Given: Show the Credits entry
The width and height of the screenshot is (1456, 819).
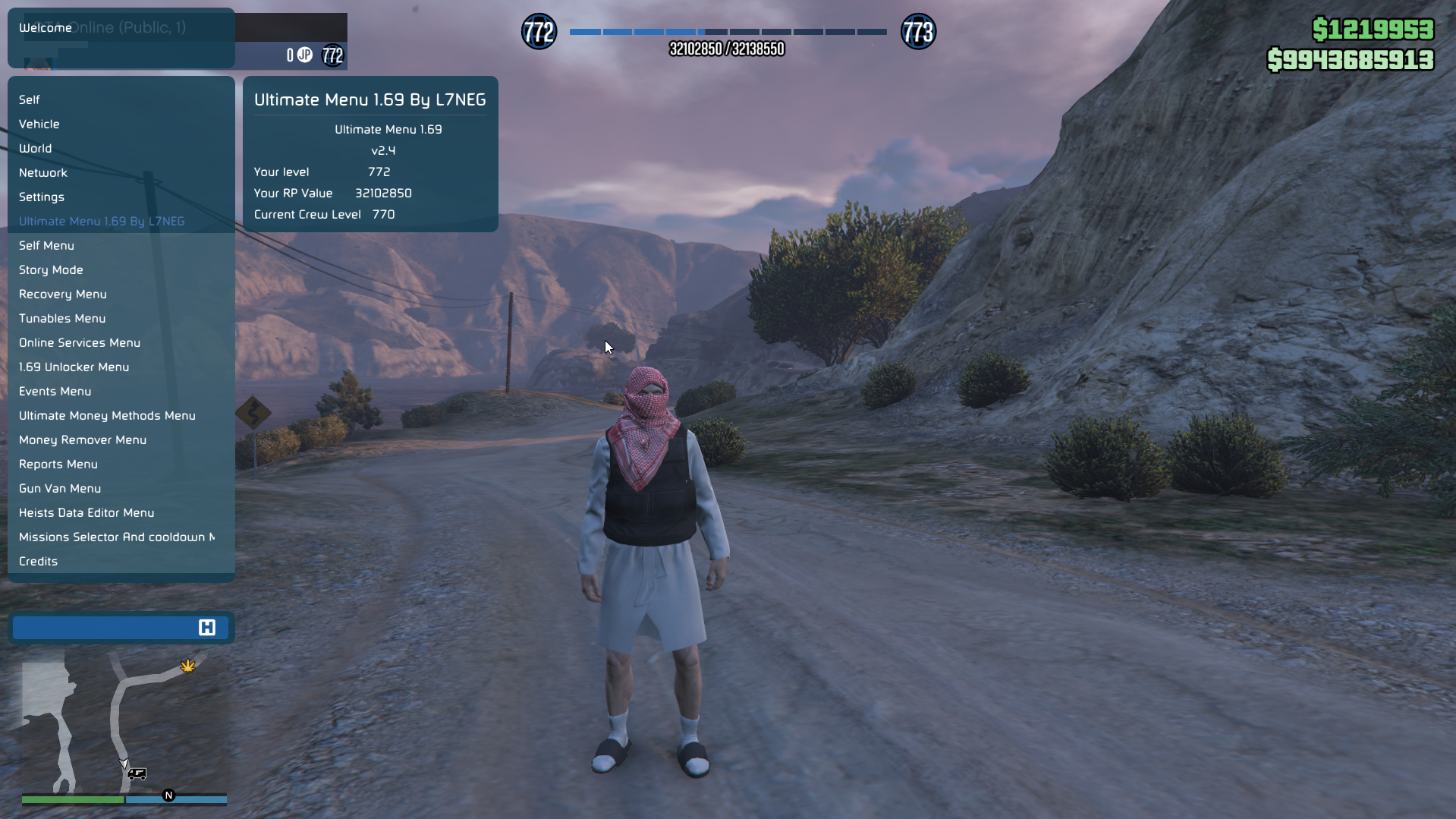Looking at the screenshot, I should 38,561.
